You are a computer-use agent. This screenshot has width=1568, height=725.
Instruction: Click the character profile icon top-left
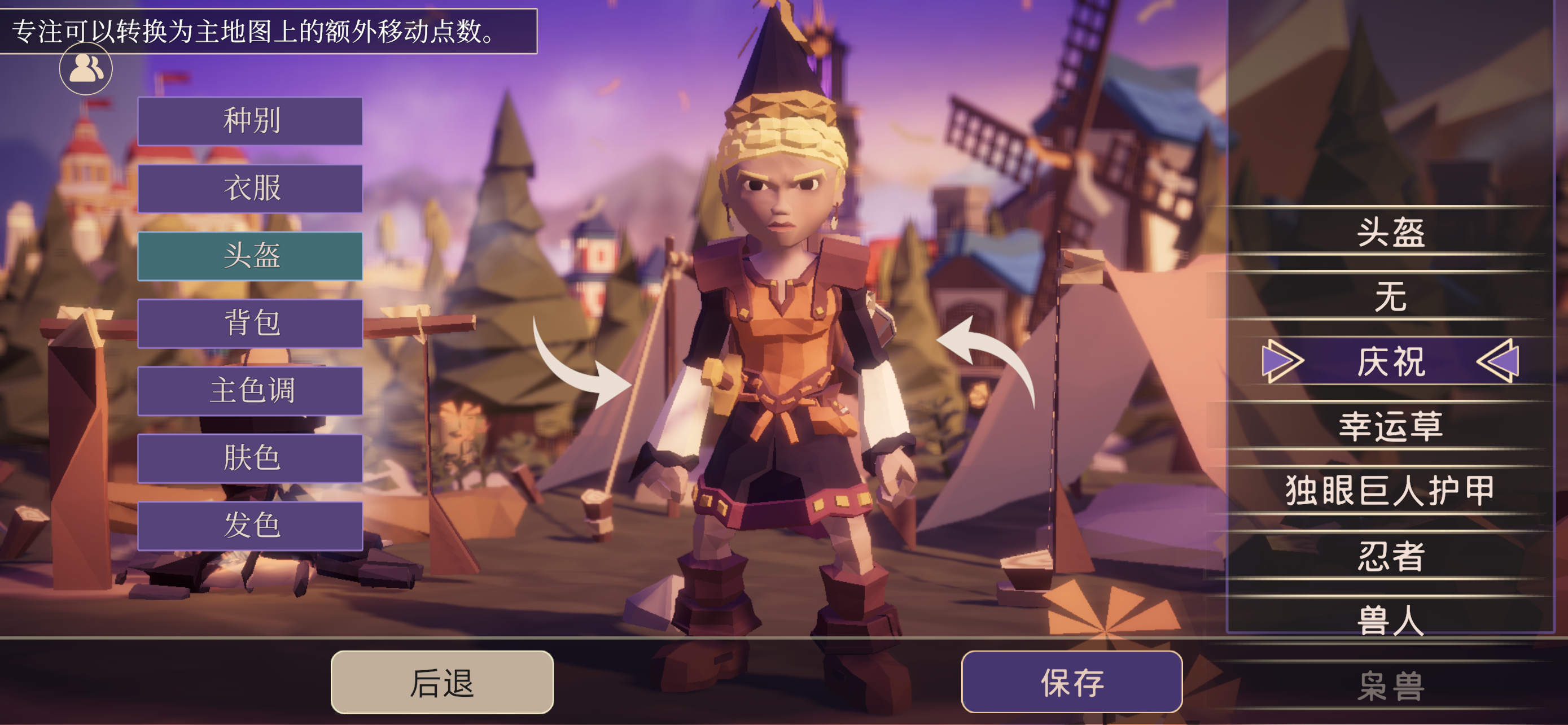click(85, 69)
